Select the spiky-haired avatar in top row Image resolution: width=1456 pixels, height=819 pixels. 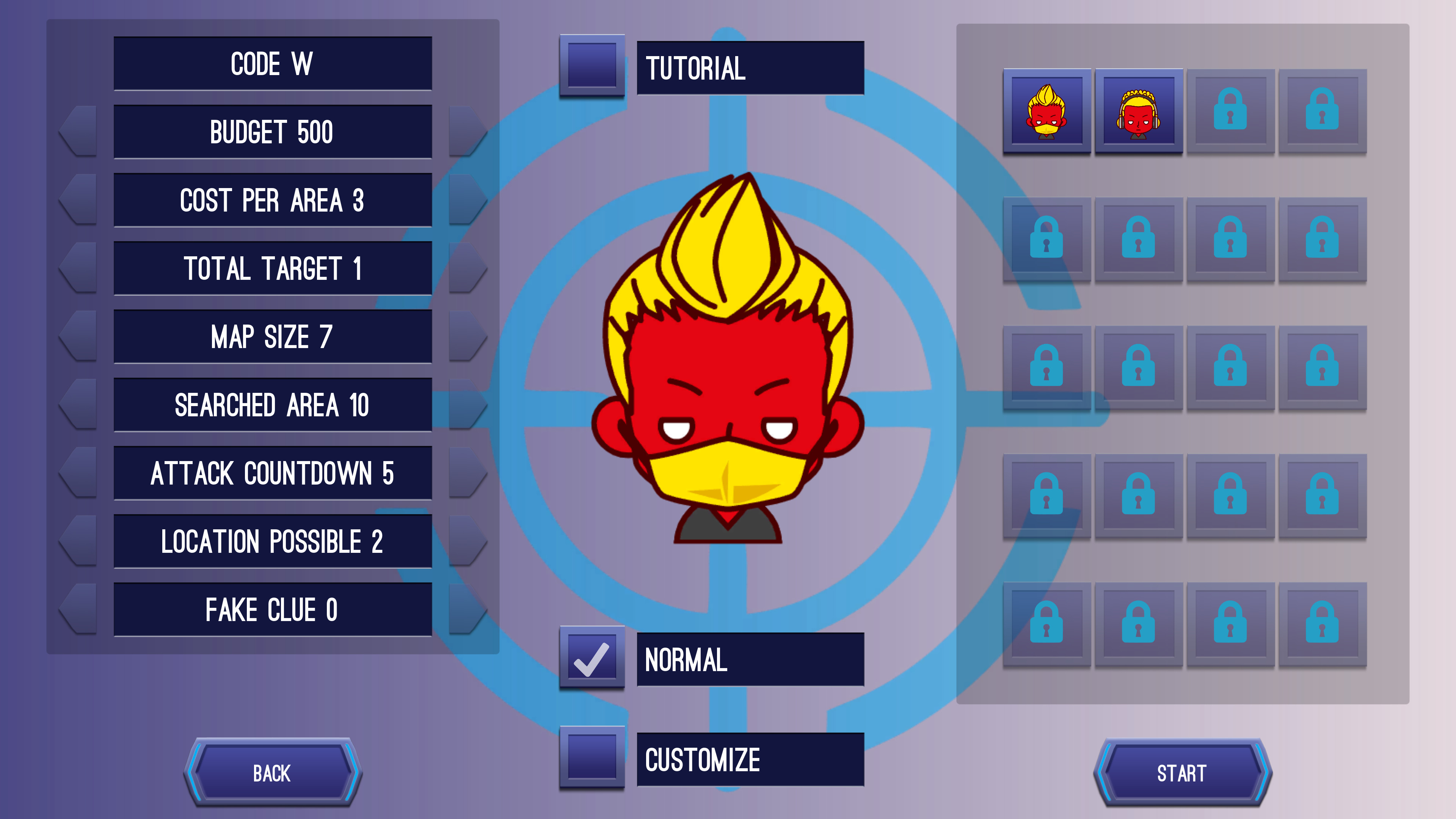coord(1046,112)
